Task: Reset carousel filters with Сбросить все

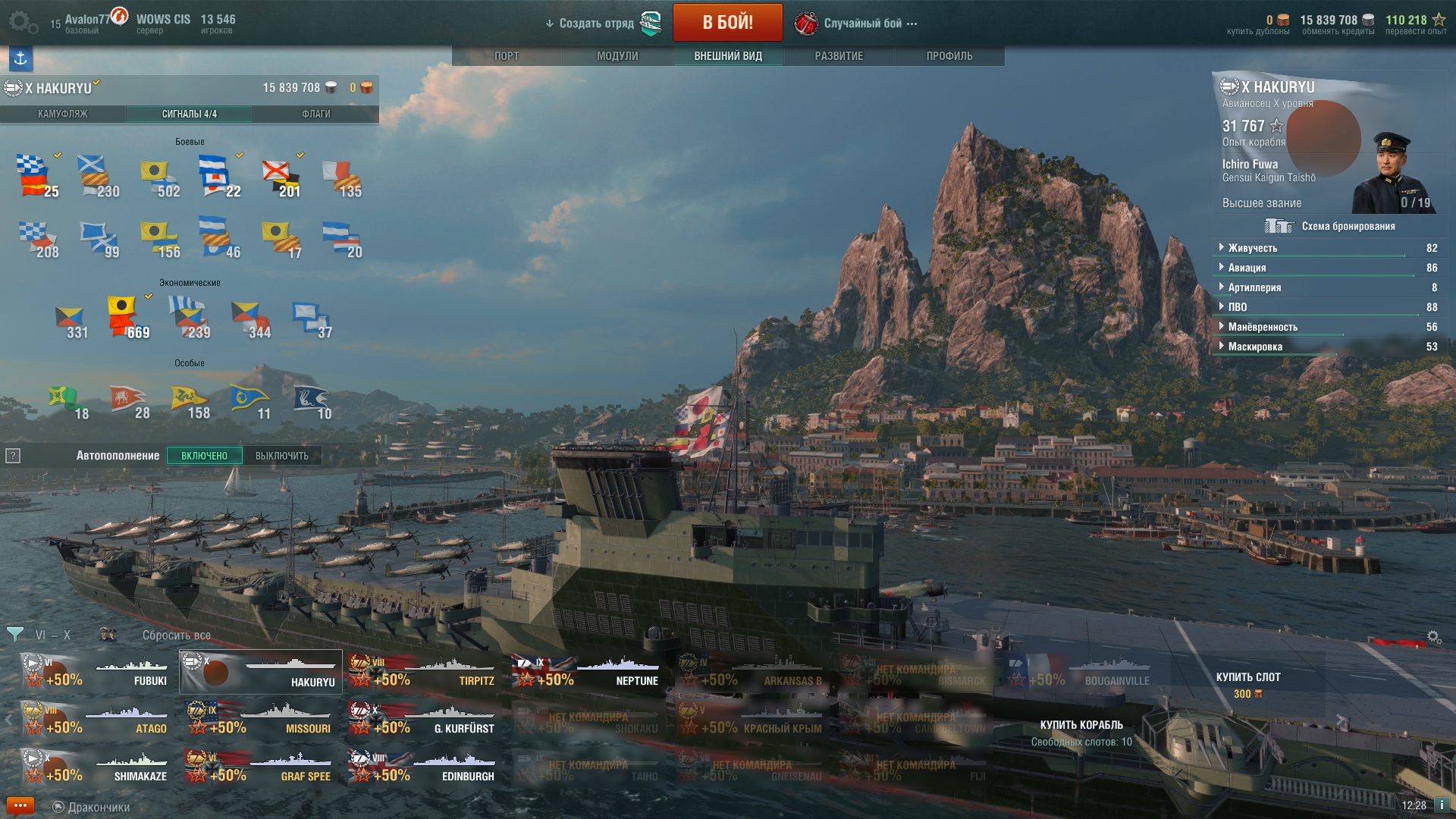Action: pos(177,635)
